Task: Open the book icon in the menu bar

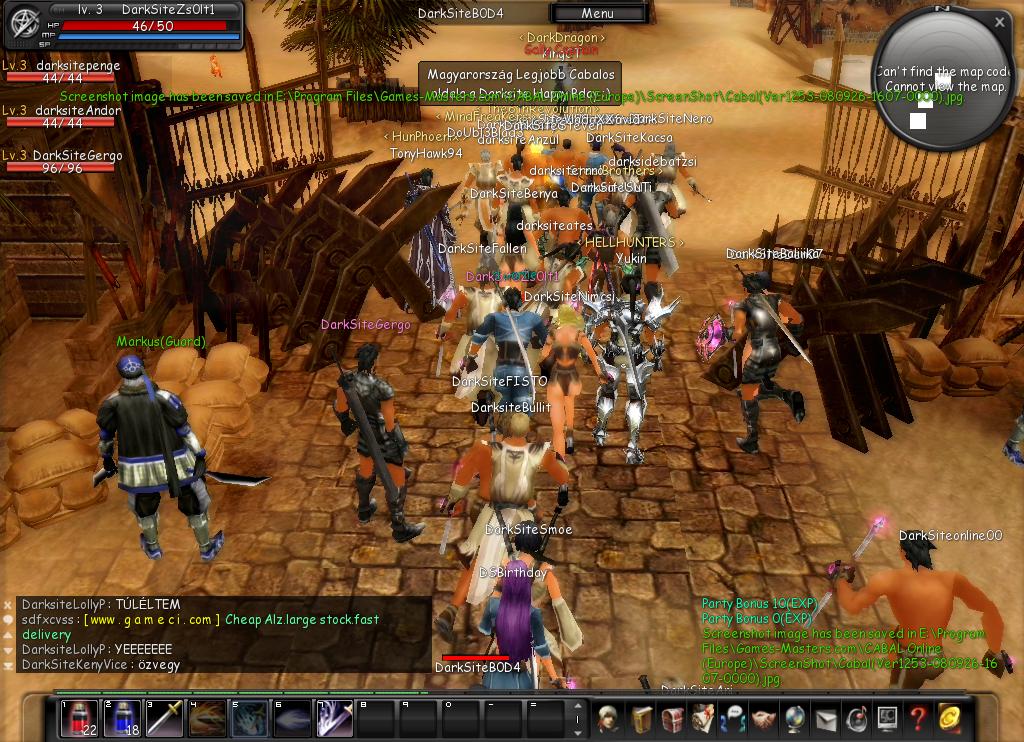Action: 641,719
